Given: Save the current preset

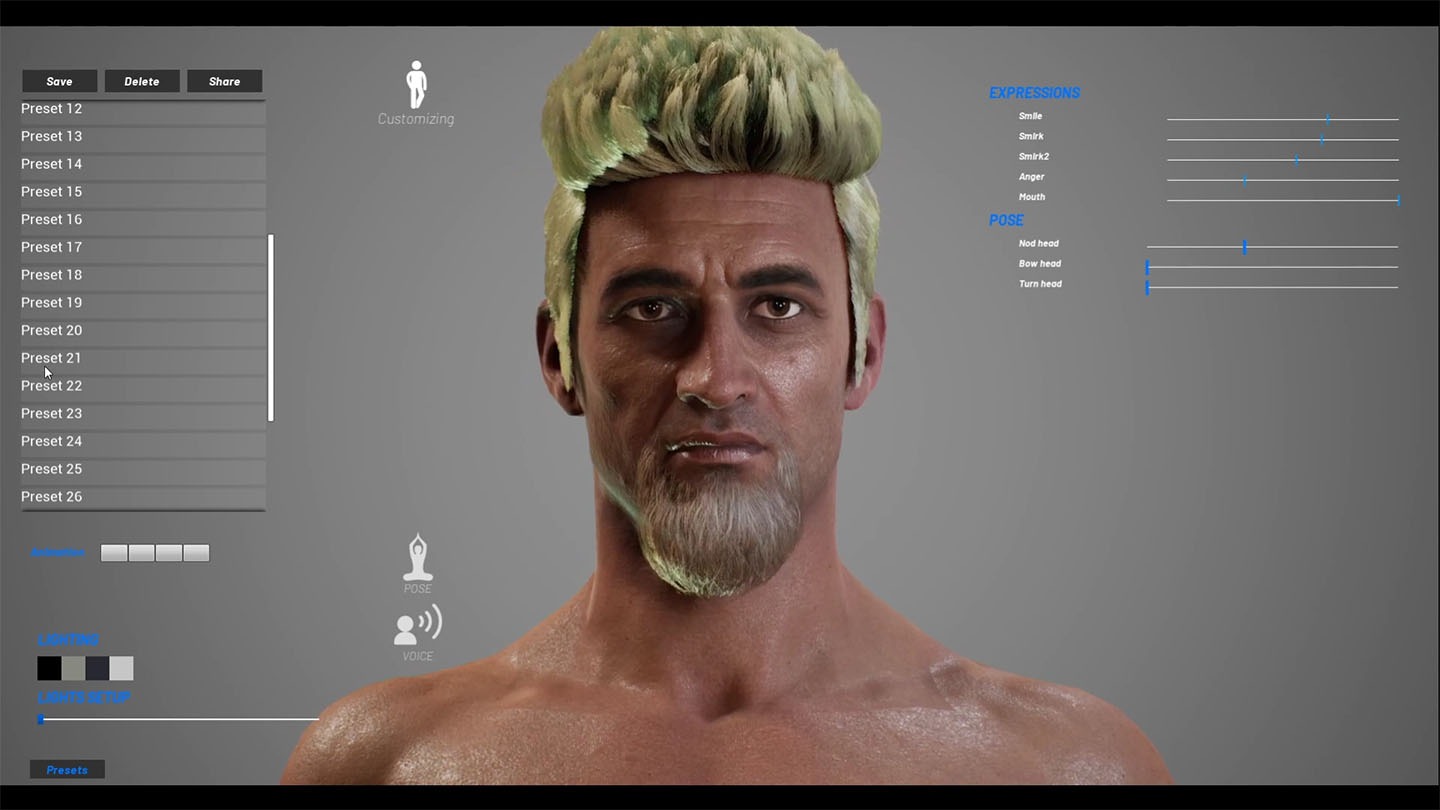Looking at the screenshot, I should pos(59,81).
